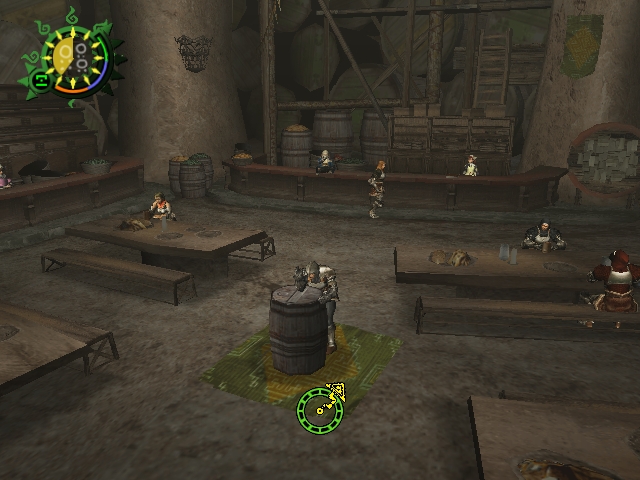This screenshot has height=480, width=640.
Task: Select the small green bracket icon on the dial
Action: pyautogui.click(x=42, y=82)
